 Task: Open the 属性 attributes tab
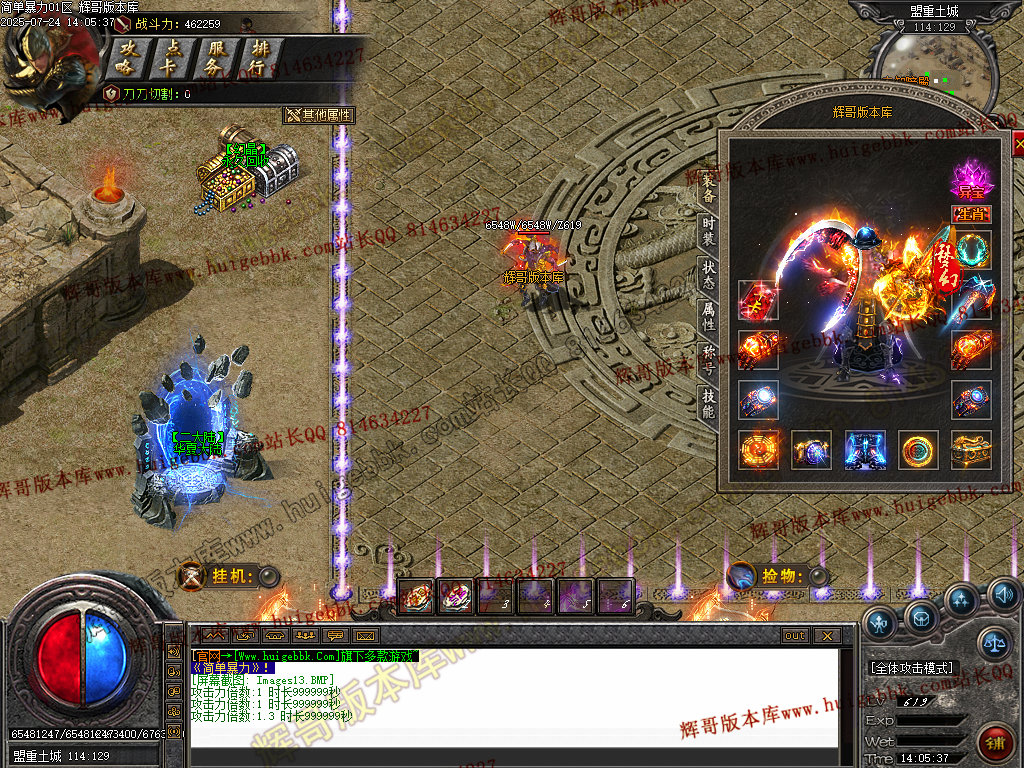[708, 318]
